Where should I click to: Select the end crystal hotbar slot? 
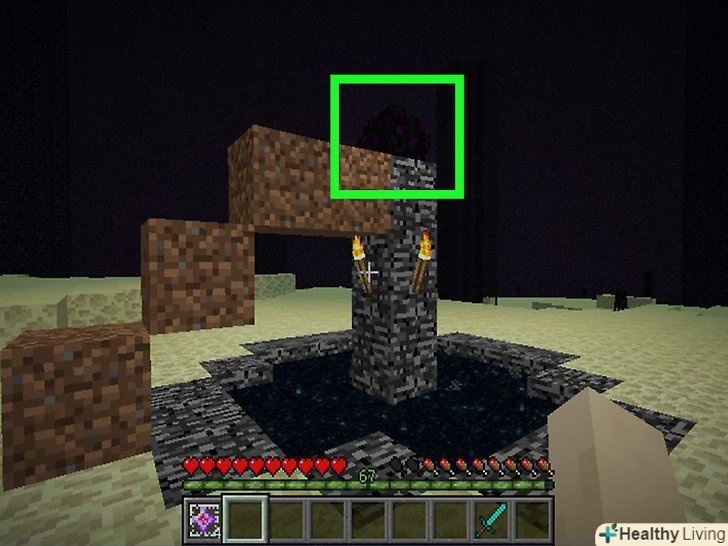(x=203, y=520)
